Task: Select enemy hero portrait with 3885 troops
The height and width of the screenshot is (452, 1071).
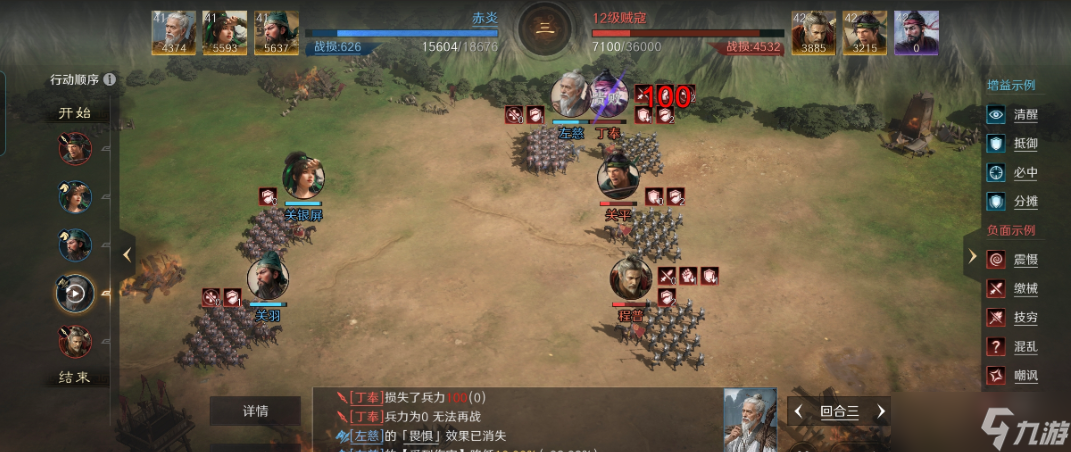Action: pyautogui.click(x=813, y=32)
